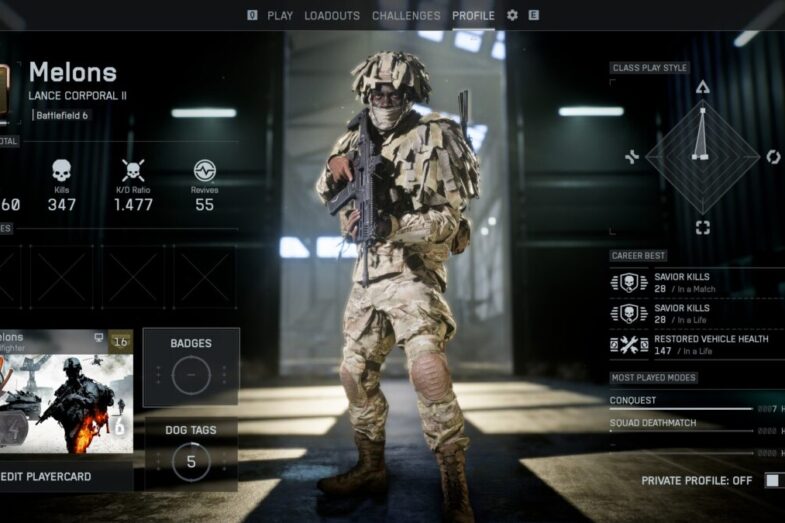Image resolution: width=785 pixels, height=523 pixels.
Task: Toggle the Private Profile switch
Action: [x=773, y=481]
